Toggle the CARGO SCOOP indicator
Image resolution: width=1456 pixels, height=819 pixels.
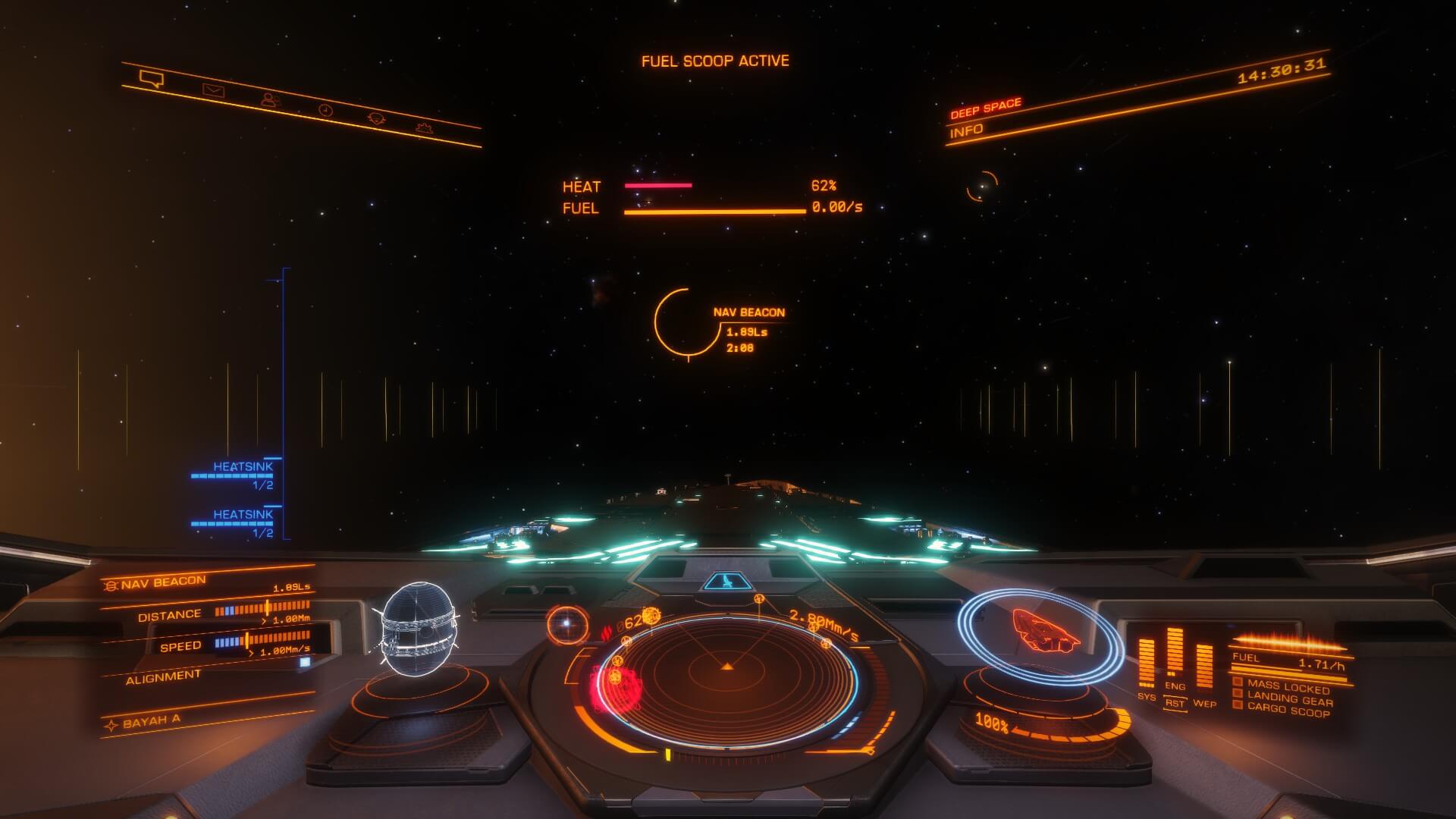(1288, 712)
